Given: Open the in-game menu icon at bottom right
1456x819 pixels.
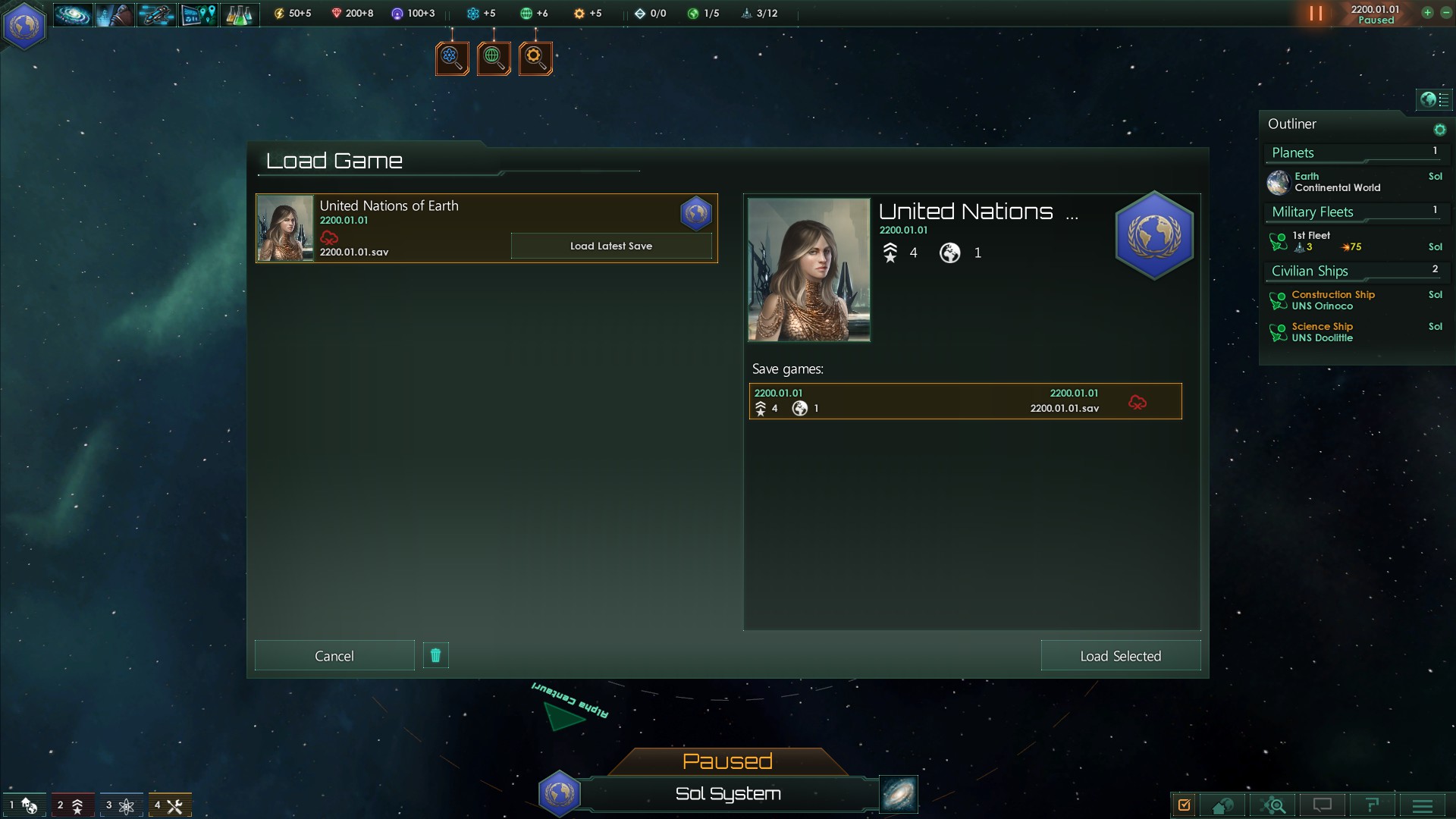Looking at the screenshot, I should coord(1421,805).
